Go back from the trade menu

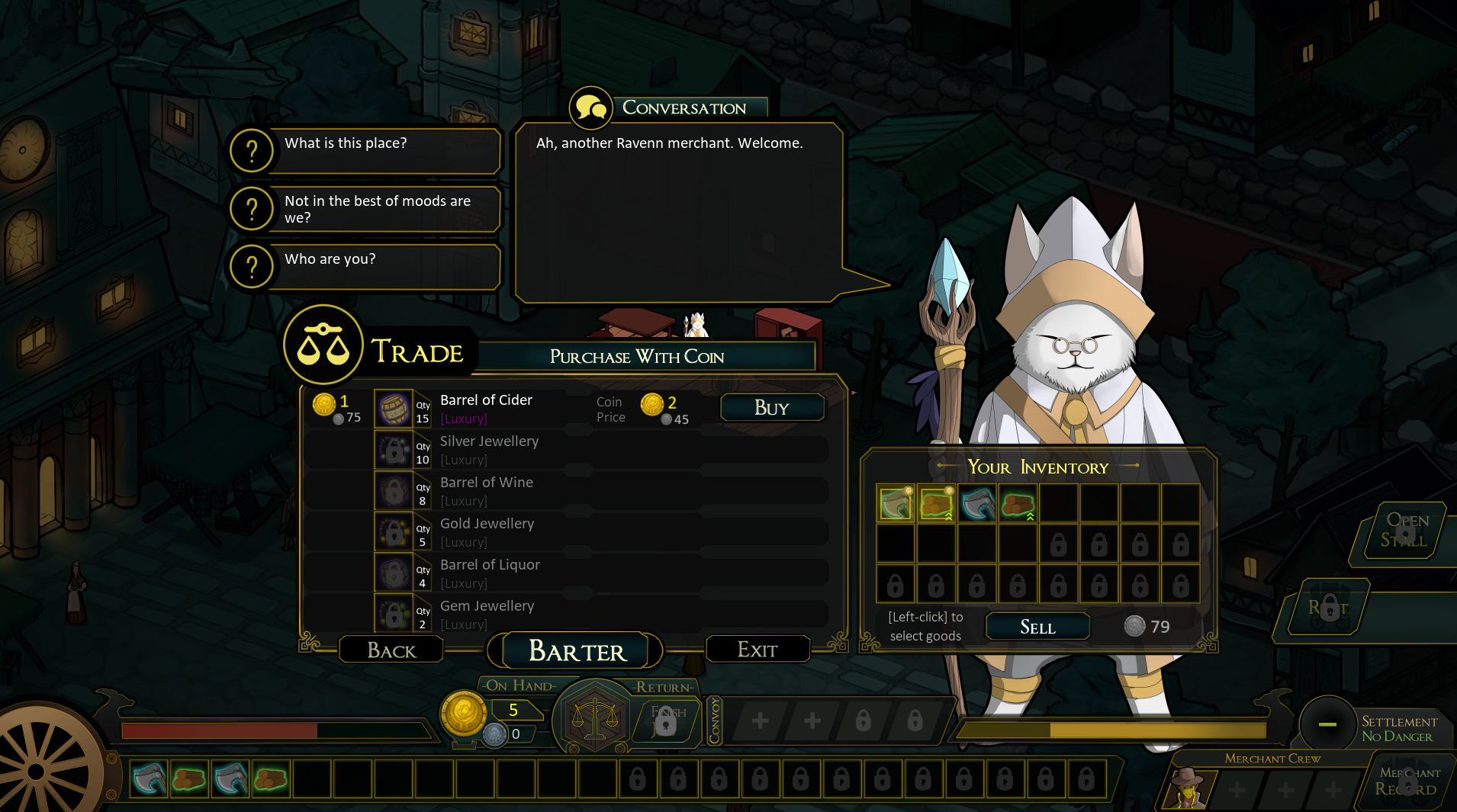(x=391, y=650)
